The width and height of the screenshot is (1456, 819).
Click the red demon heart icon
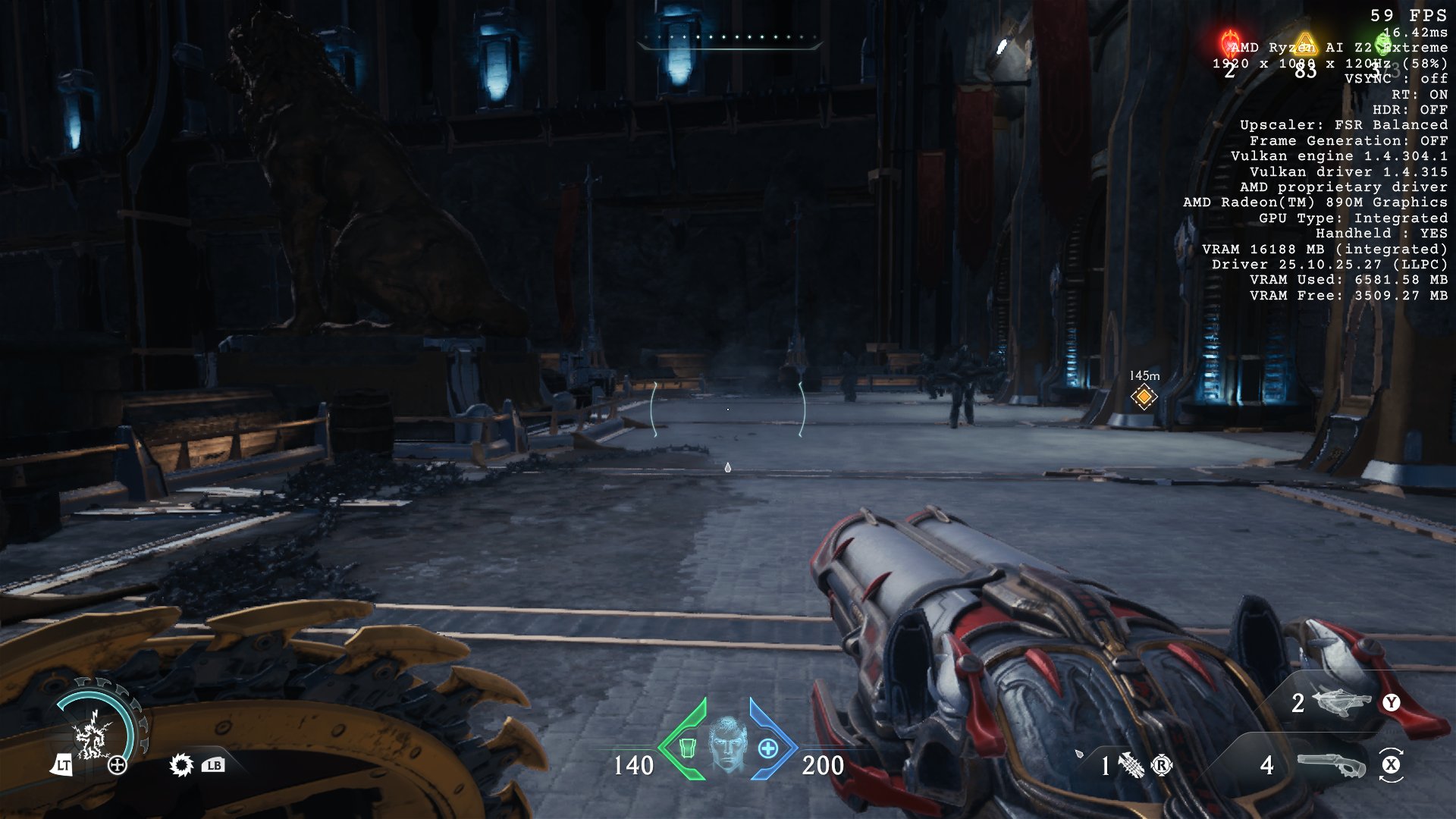[1229, 43]
